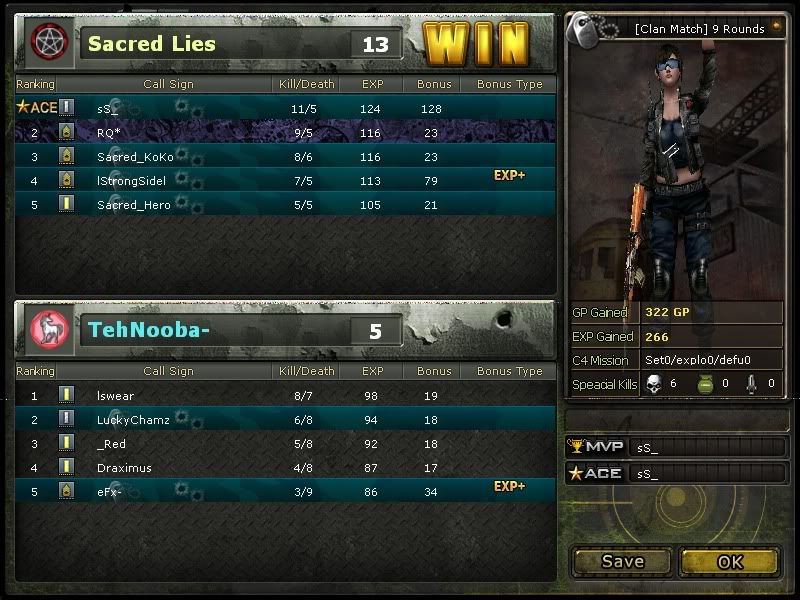Select player sS_ in Sacred Lies list
800x600 pixels.
pyautogui.click(x=108, y=108)
